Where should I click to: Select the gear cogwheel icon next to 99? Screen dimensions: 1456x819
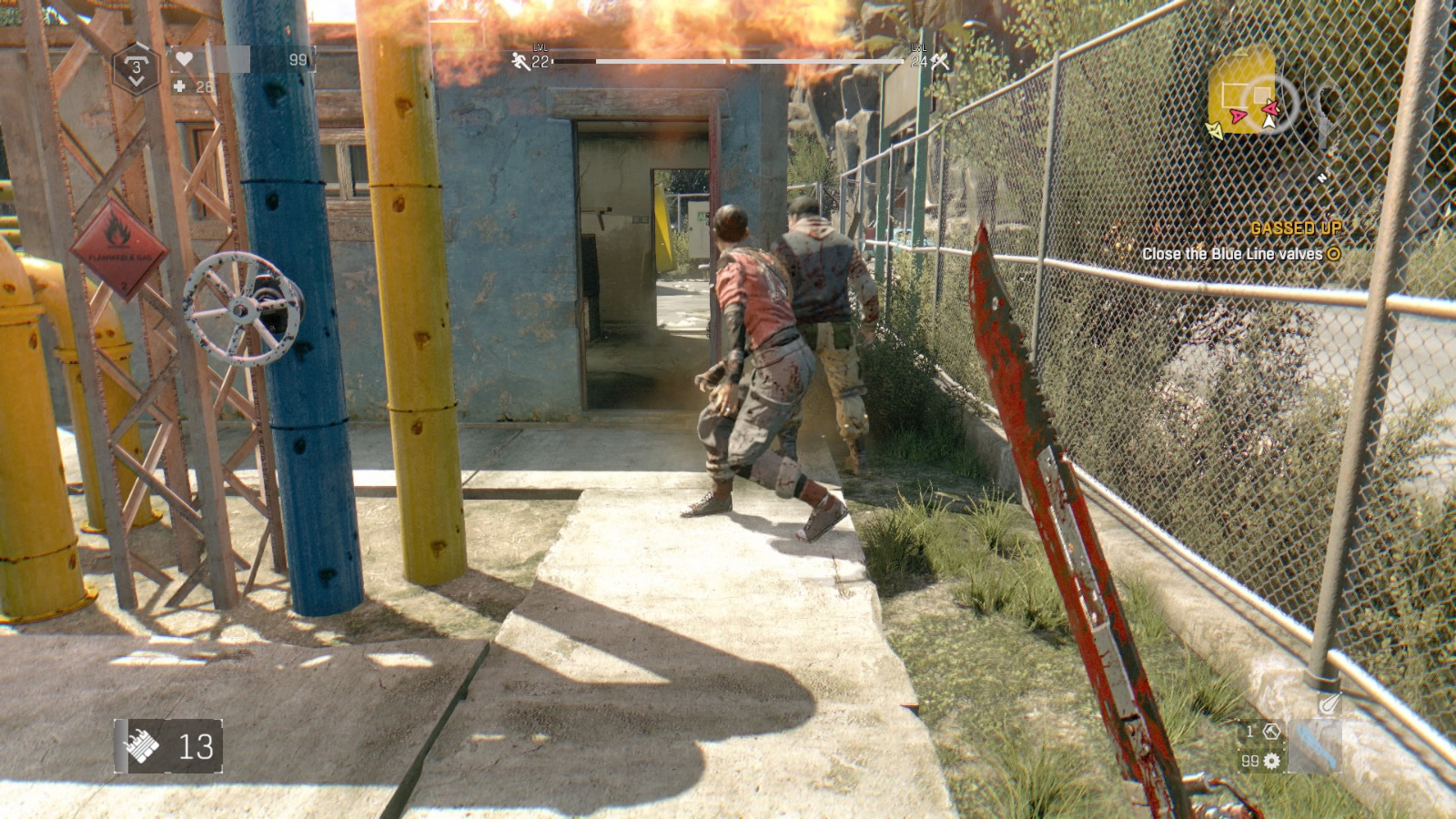pos(1271,761)
